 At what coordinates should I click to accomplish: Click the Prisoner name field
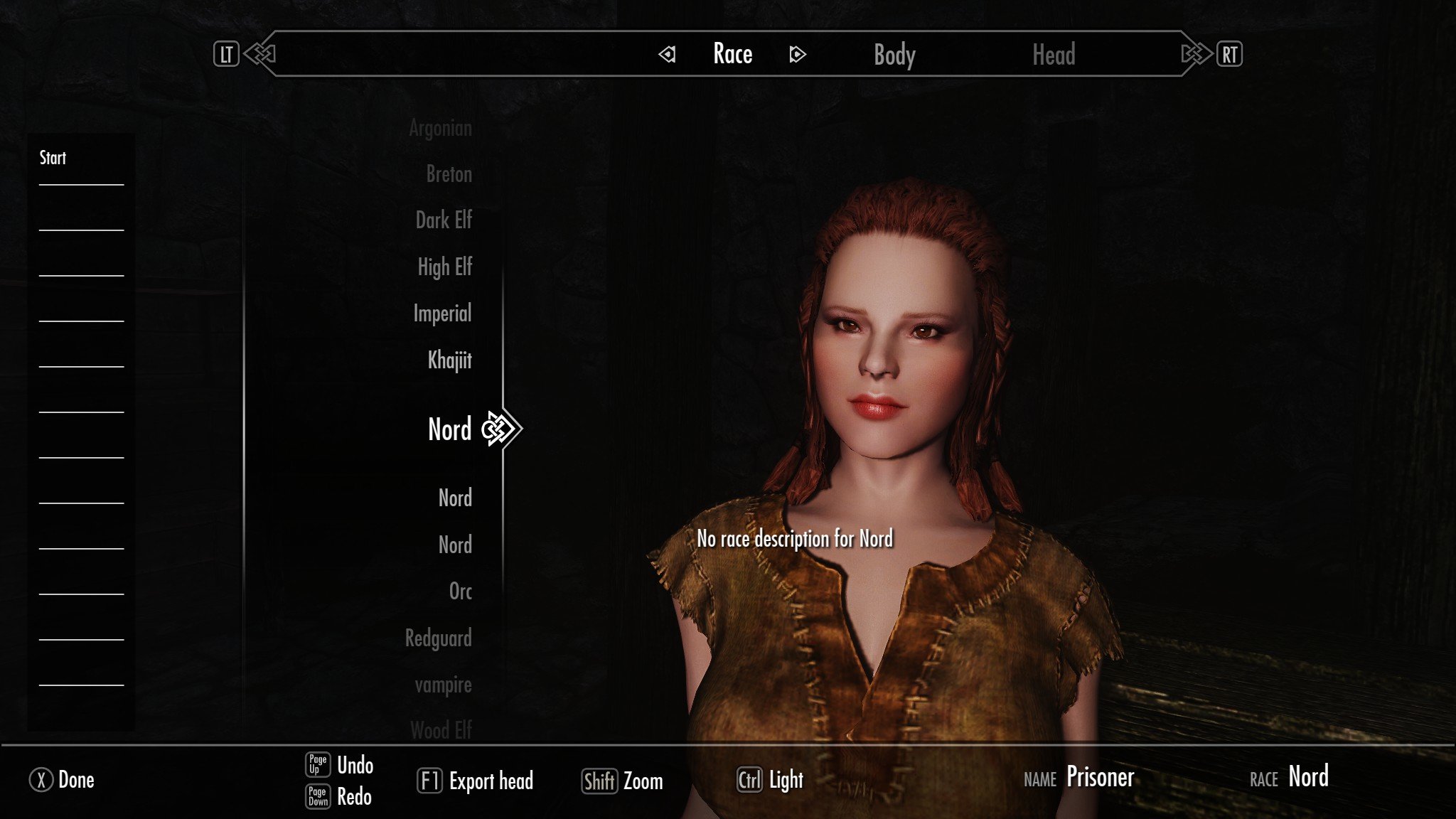[1101, 777]
